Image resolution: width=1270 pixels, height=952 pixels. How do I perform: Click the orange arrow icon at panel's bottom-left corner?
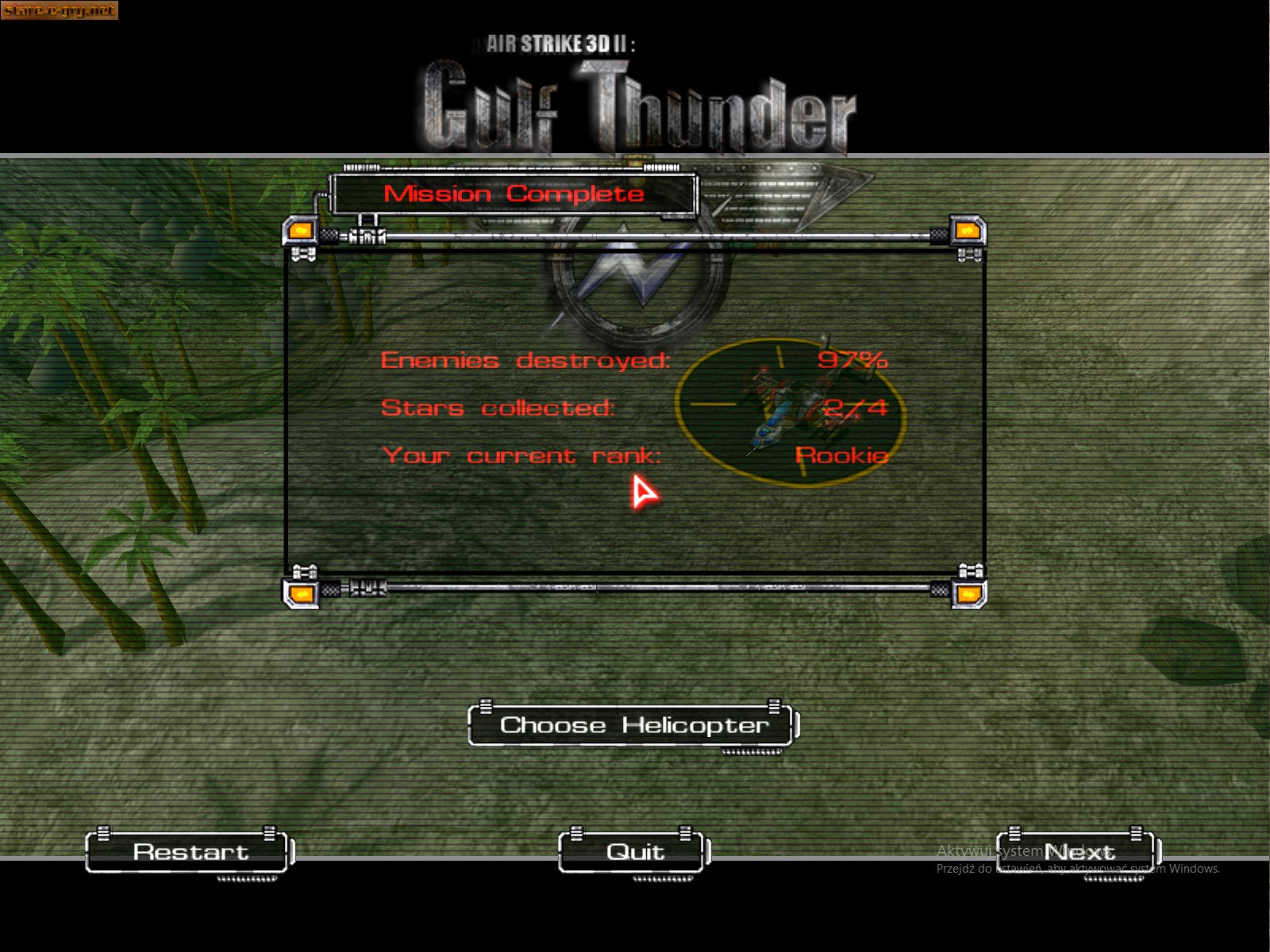click(302, 593)
